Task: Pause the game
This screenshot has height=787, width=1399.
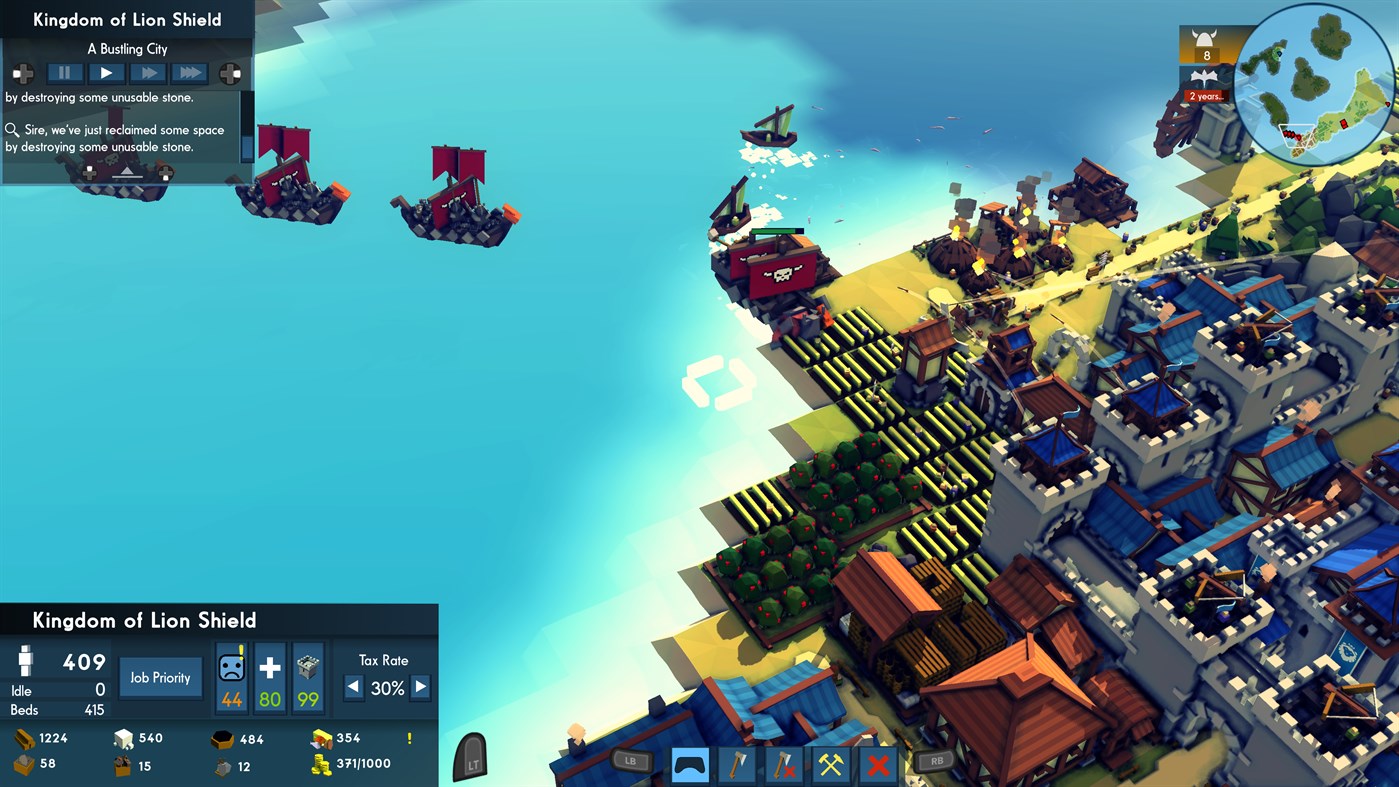Action: pyautogui.click(x=64, y=72)
